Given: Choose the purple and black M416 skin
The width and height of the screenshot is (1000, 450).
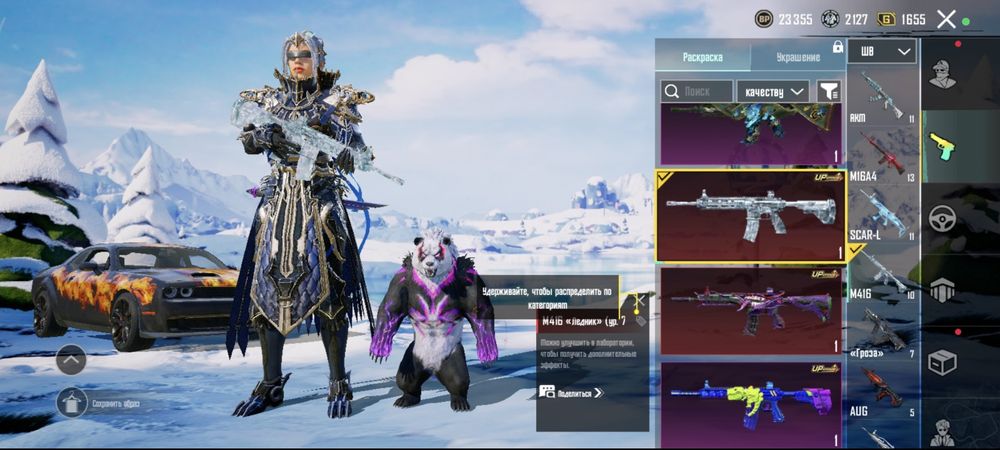Looking at the screenshot, I should [750, 310].
